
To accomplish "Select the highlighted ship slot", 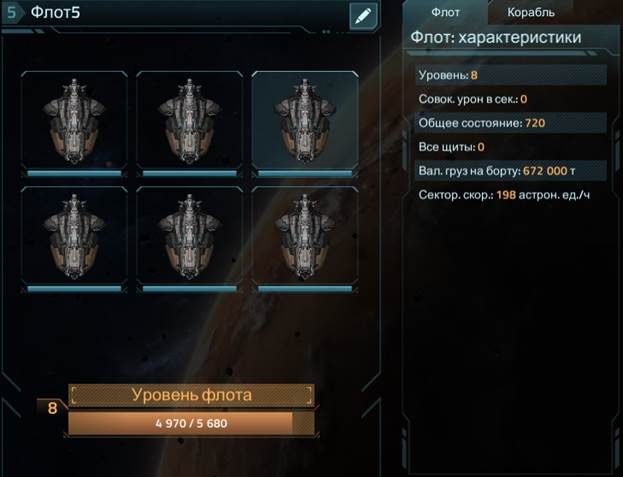I will (x=305, y=120).
